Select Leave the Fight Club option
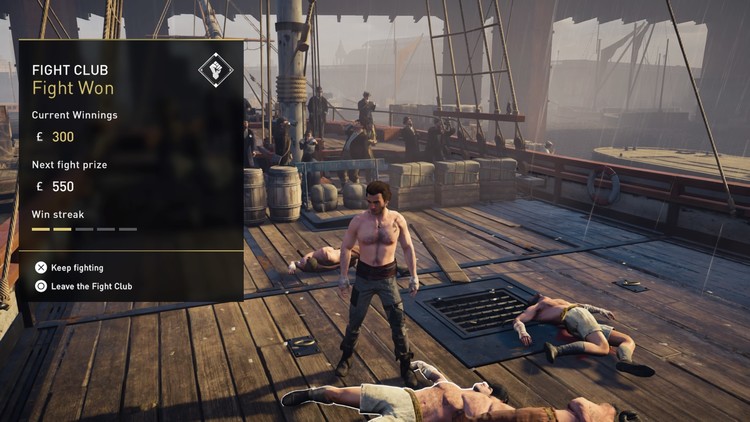The height and width of the screenshot is (422, 750). pyautogui.click(x=90, y=286)
